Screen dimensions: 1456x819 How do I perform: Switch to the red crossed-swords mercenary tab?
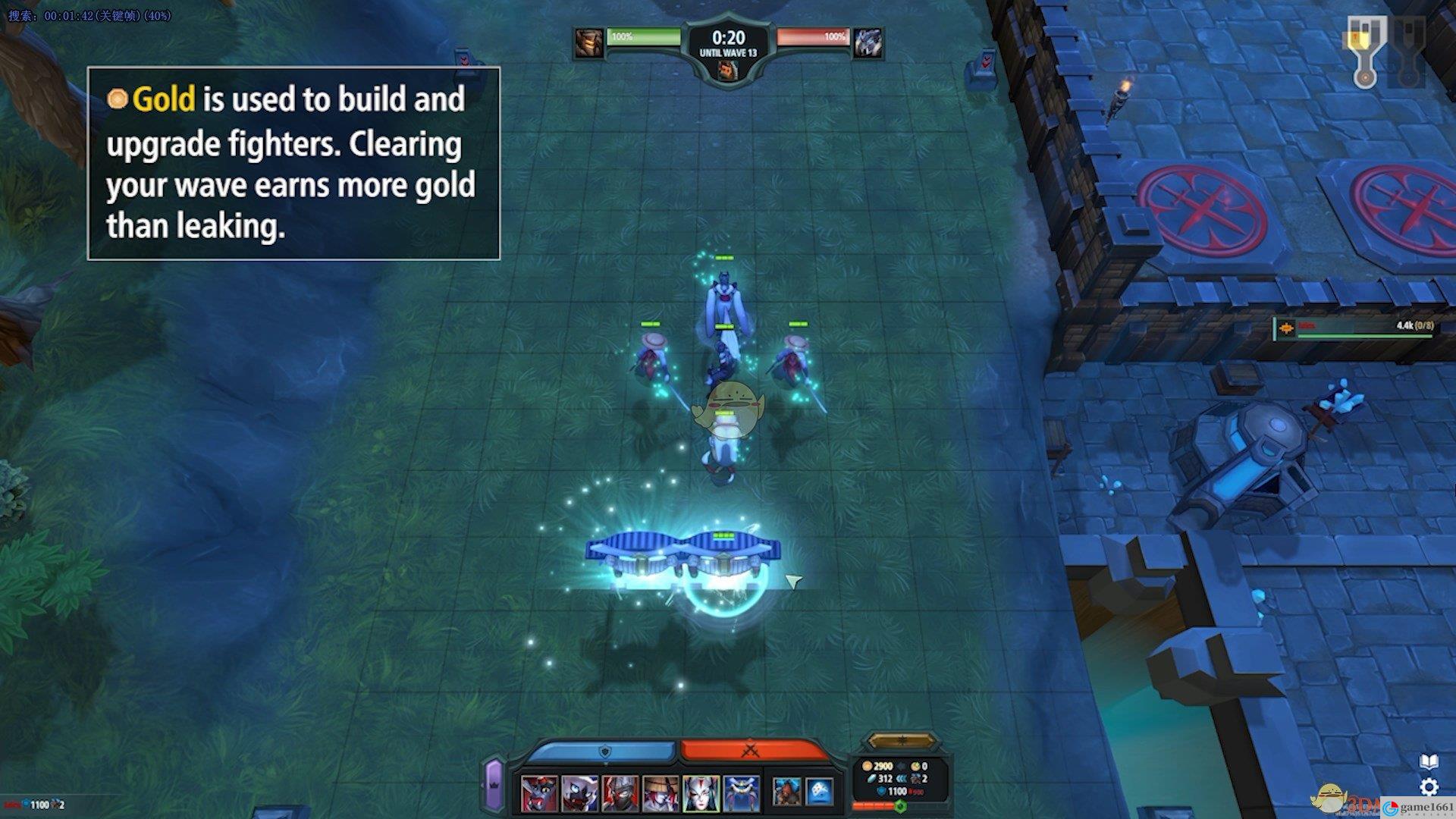(x=751, y=752)
